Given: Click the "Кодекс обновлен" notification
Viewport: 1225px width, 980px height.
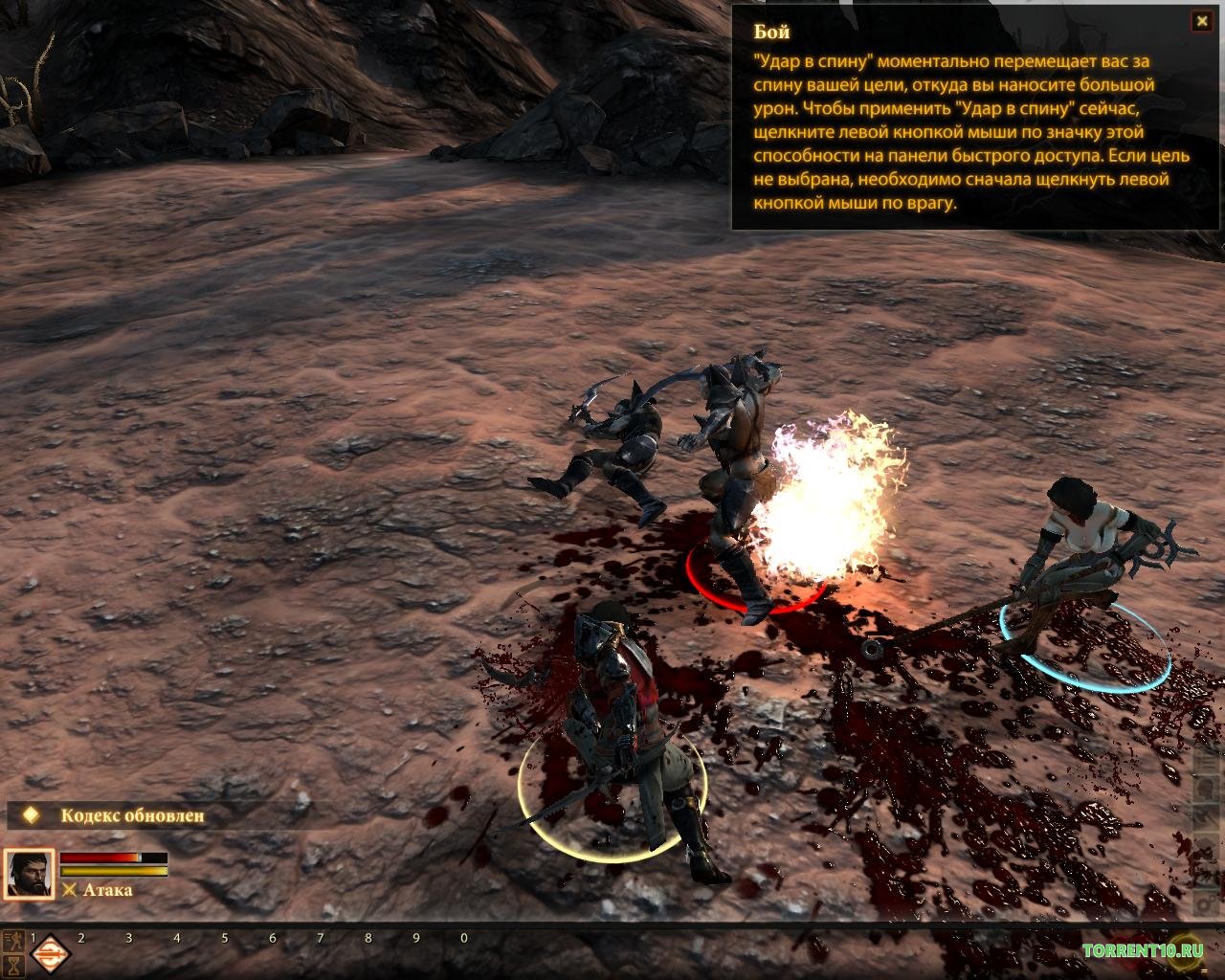Looking at the screenshot, I should coord(132,815).
